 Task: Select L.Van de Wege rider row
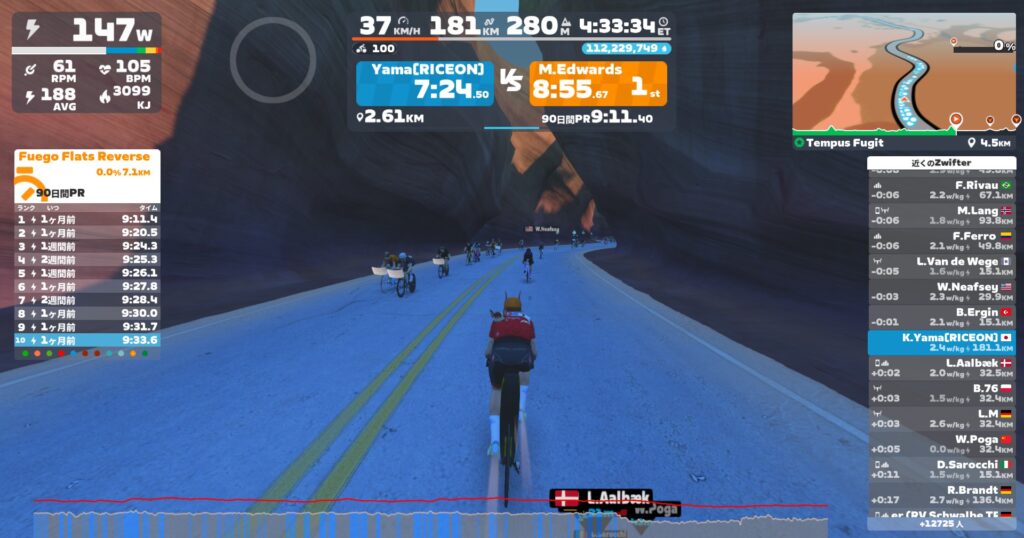(941, 266)
